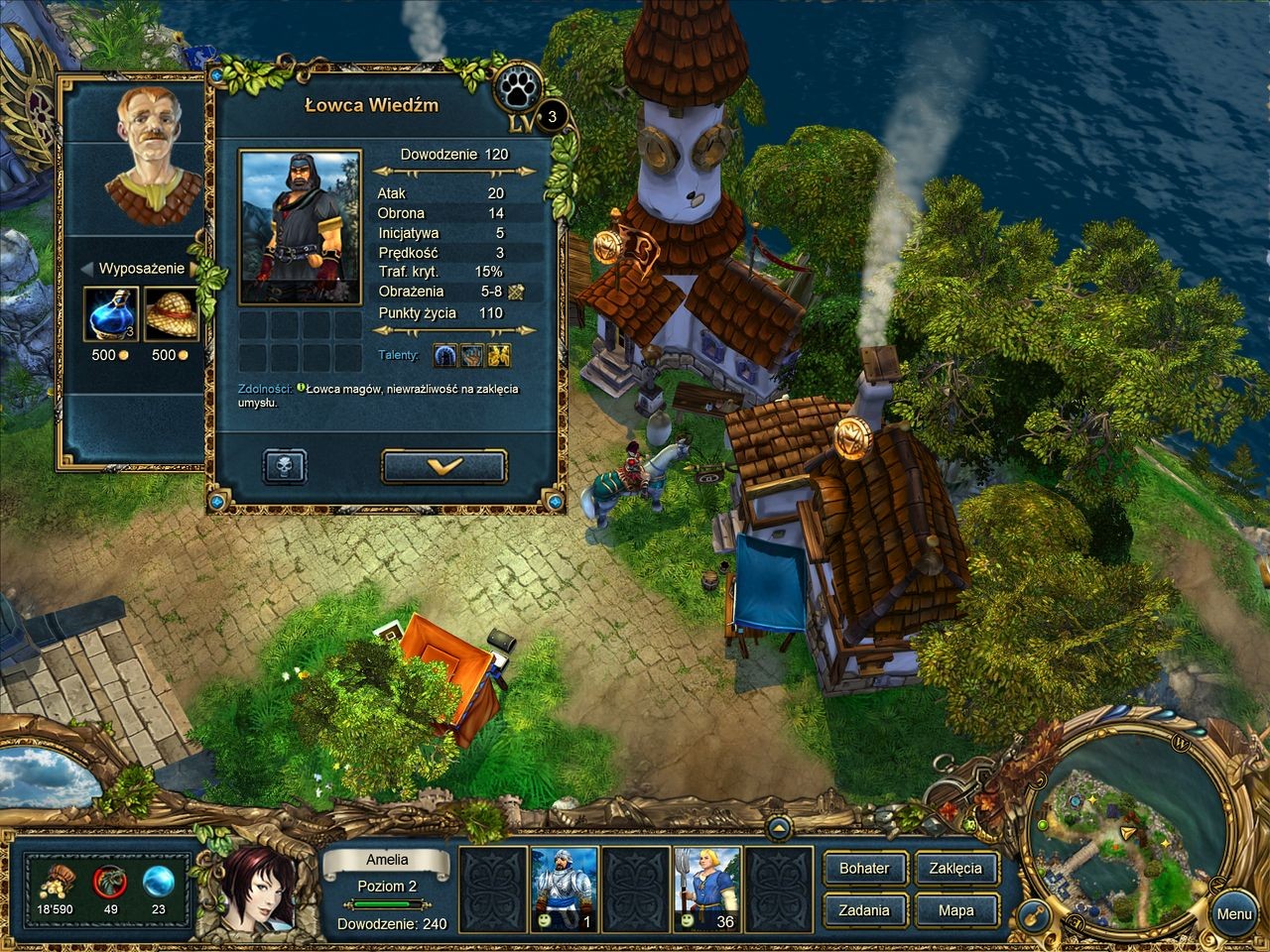Open the Bohater hero screen
Image resolution: width=1270 pixels, height=952 pixels.
point(864,869)
